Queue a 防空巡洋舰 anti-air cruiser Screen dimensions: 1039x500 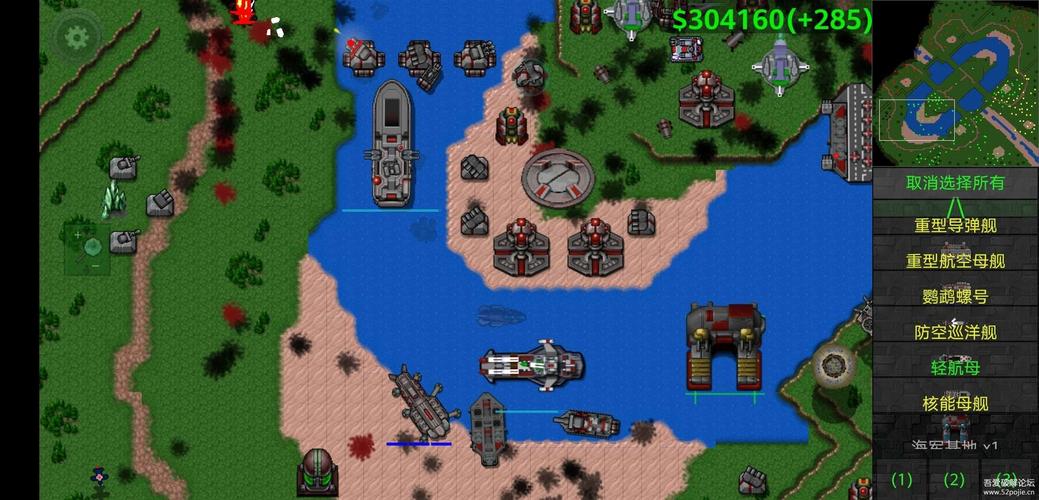[955, 332]
